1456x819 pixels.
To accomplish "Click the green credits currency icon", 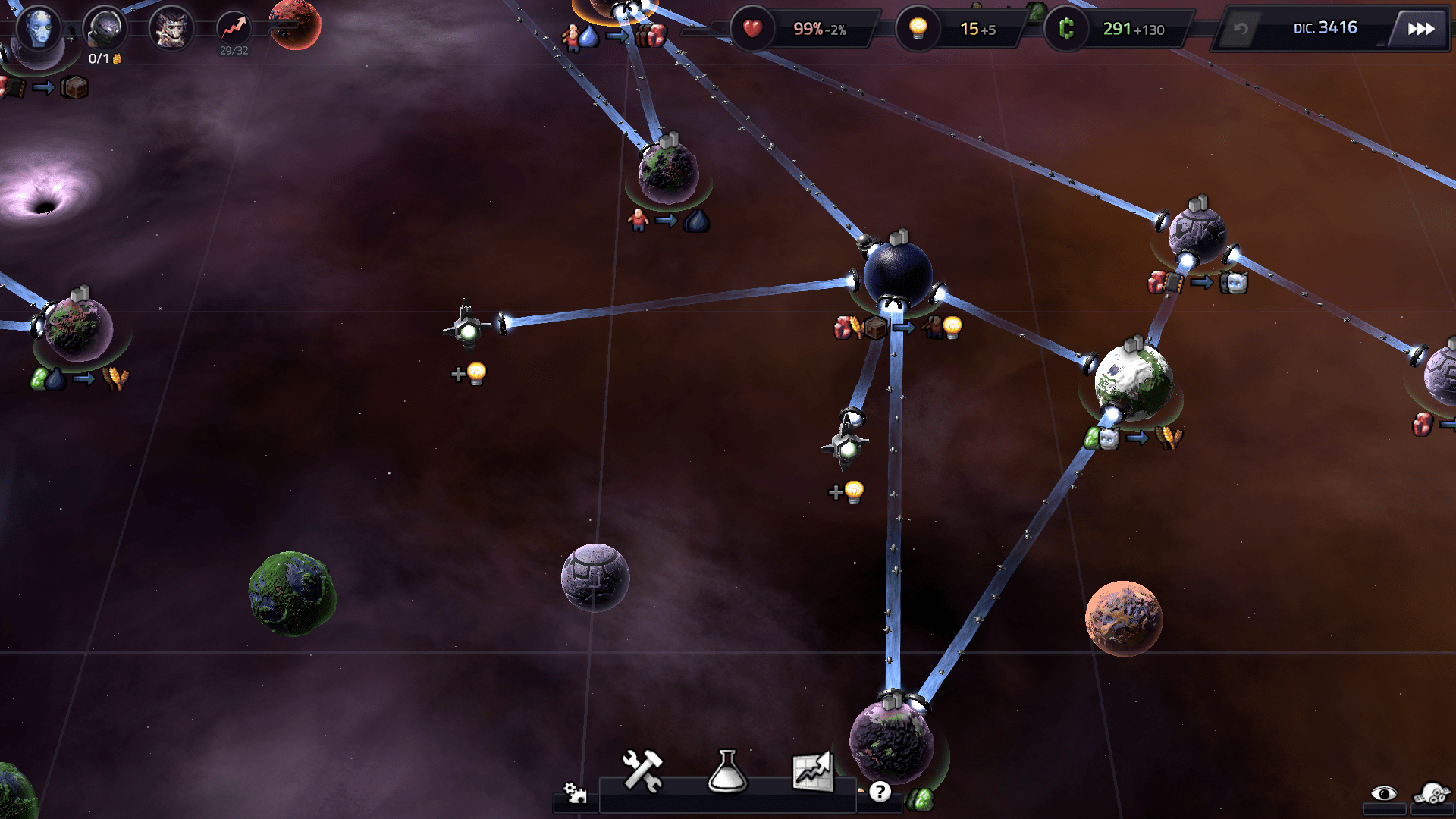I will (x=1066, y=29).
